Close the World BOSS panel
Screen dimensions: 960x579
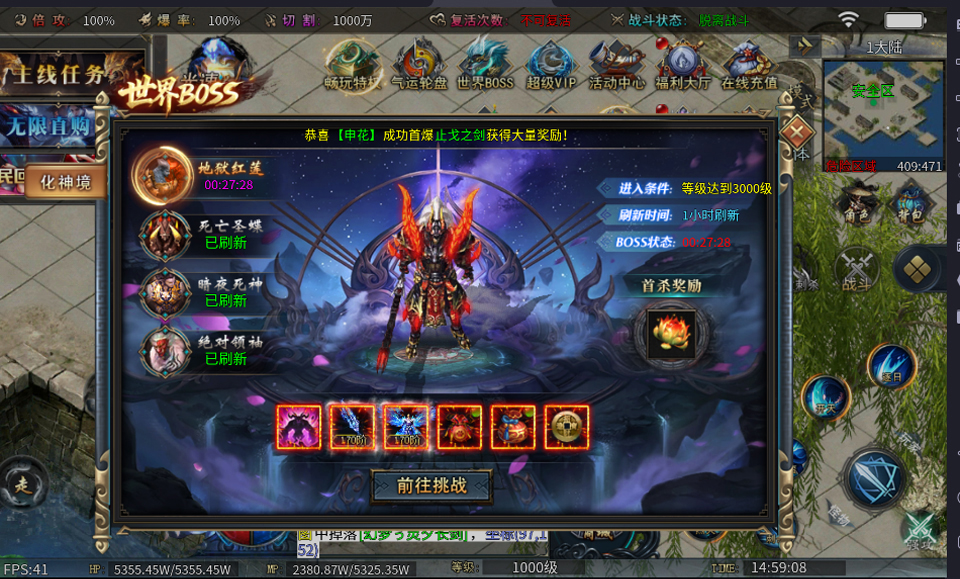pyautogui.click(x=796, y=131)
